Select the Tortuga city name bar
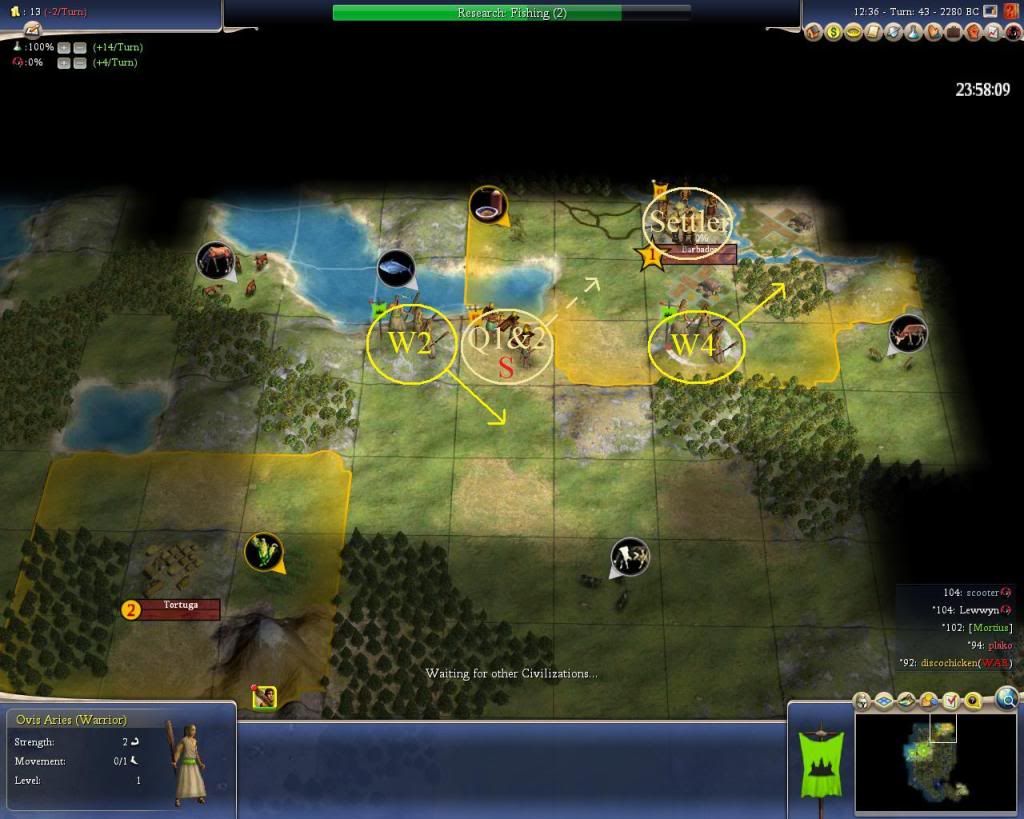Screen dimensions: 1024x819 point(180,608)
